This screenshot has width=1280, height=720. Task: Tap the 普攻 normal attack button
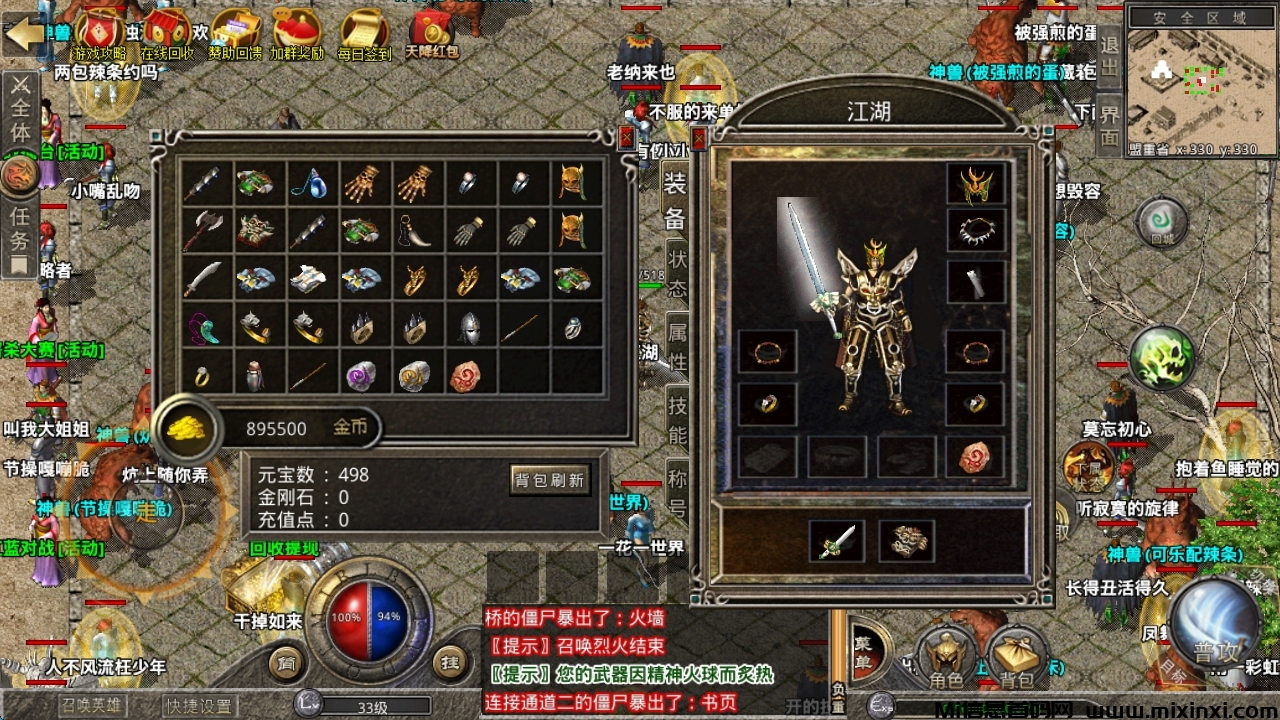pos(1214,625)
